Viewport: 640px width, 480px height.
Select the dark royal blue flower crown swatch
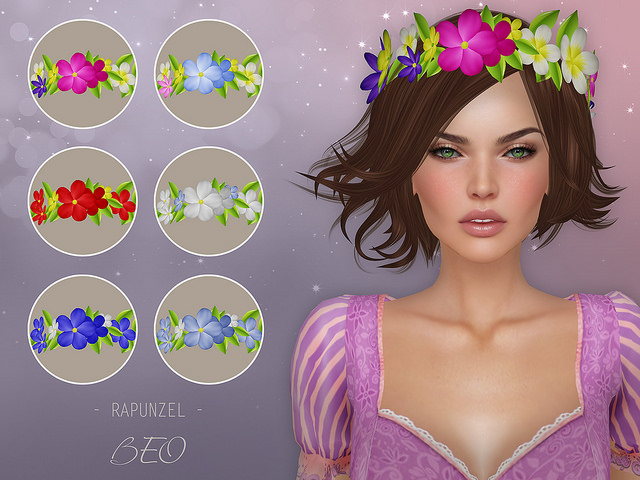[82, 329]
